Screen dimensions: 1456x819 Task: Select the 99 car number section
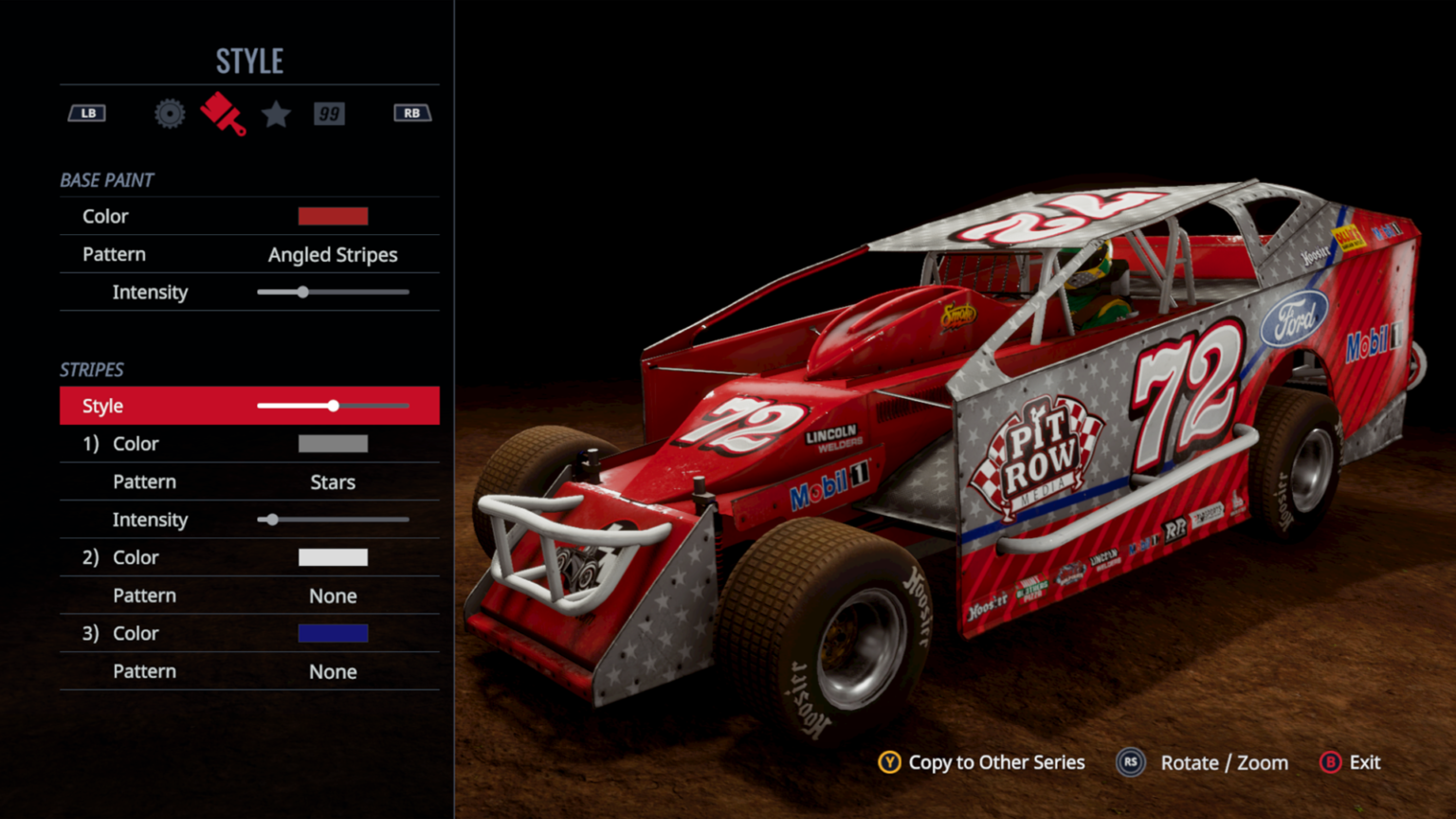pos(330,114)
